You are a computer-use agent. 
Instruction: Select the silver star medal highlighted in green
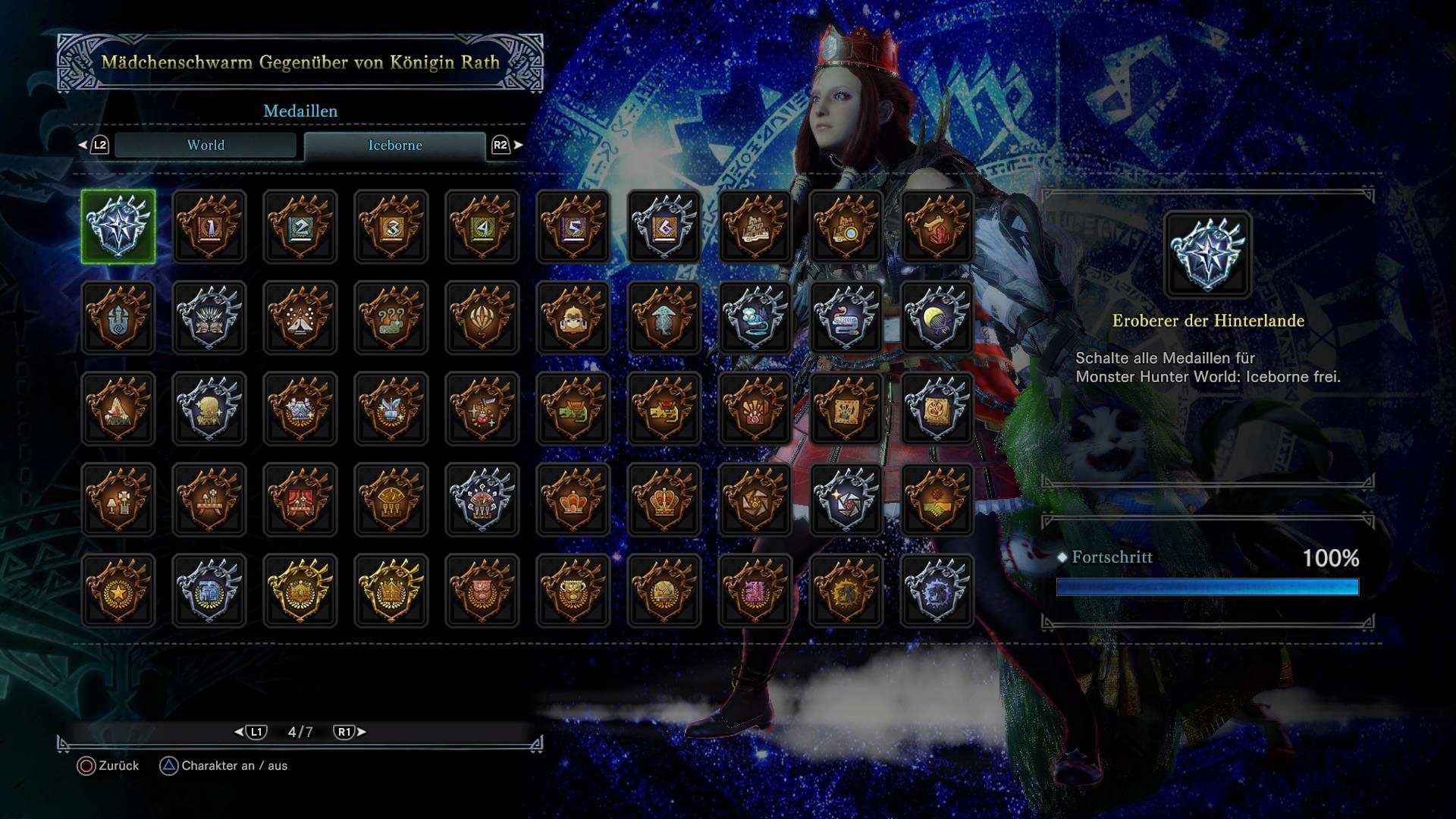pyautogui.click(x=118, y=227)
